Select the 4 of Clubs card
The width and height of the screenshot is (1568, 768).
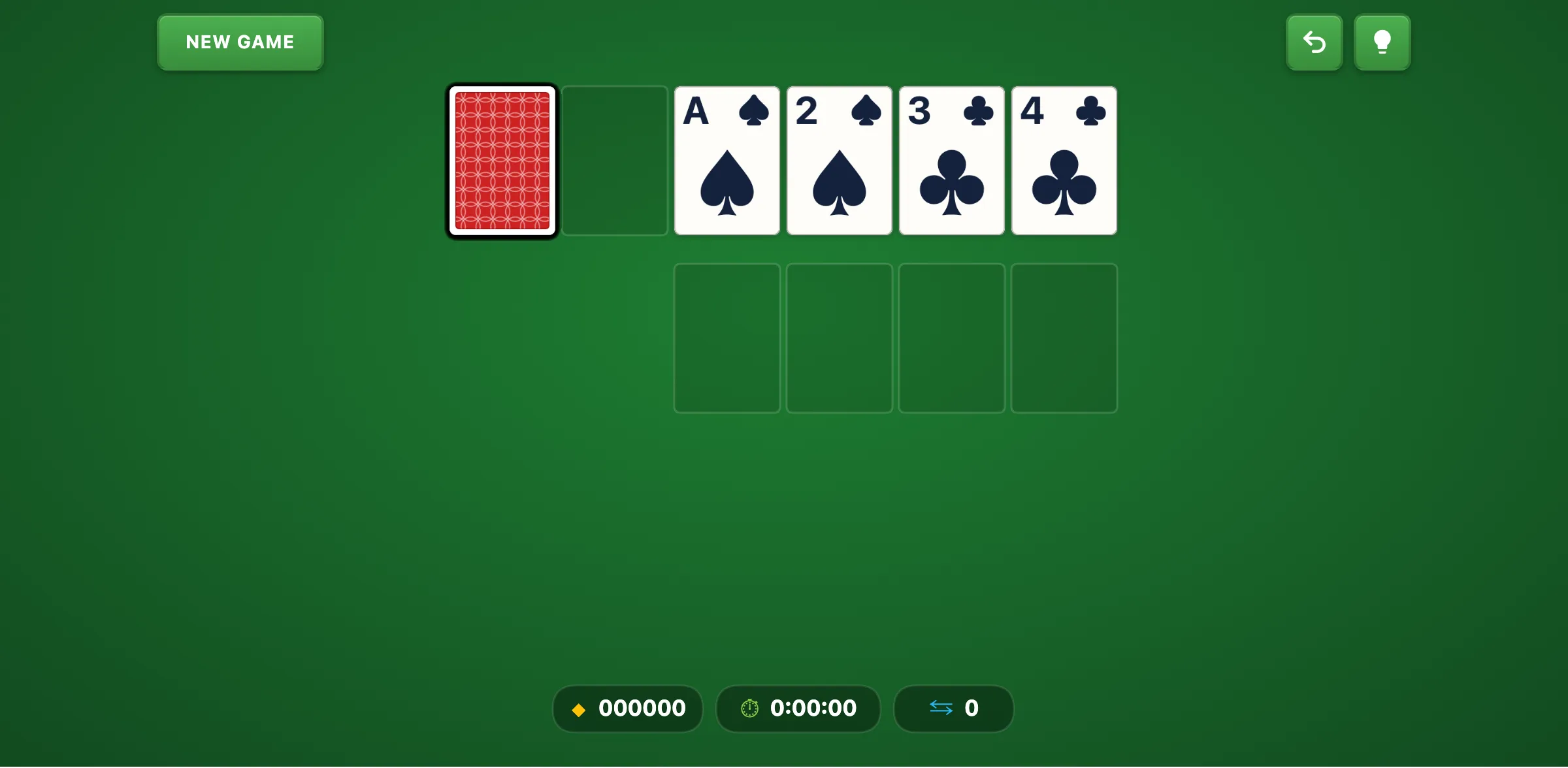tap(1064, 161)
